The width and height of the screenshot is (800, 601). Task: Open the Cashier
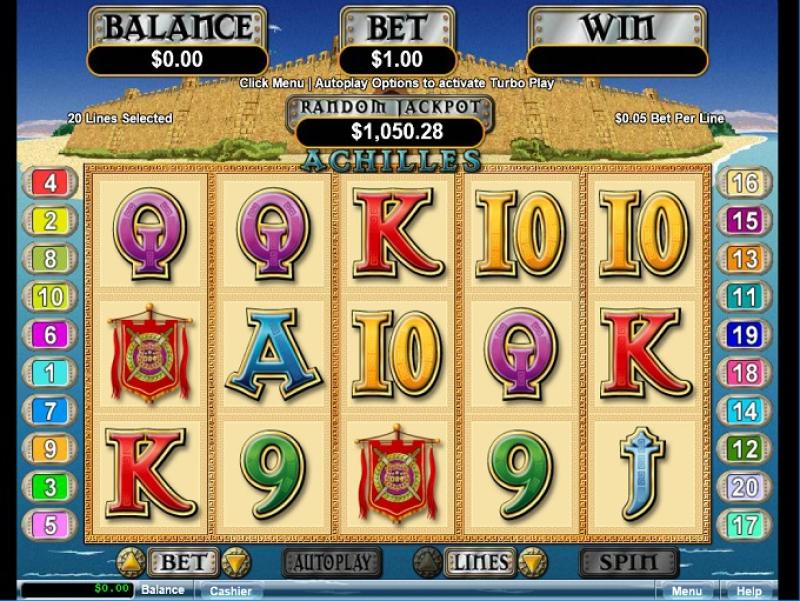pos(230,590)
